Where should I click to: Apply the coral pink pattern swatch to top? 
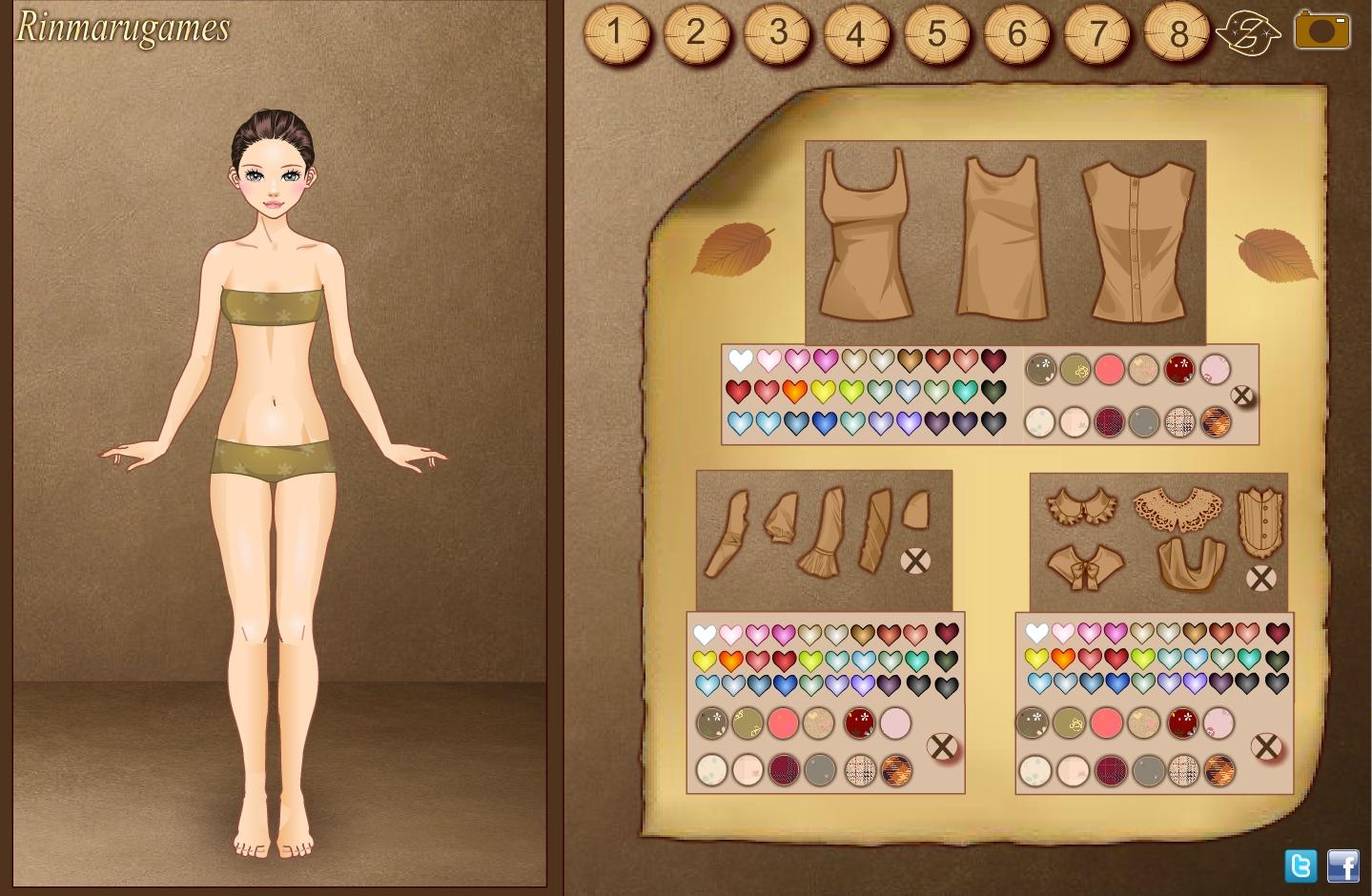[x=1109, y=369]
